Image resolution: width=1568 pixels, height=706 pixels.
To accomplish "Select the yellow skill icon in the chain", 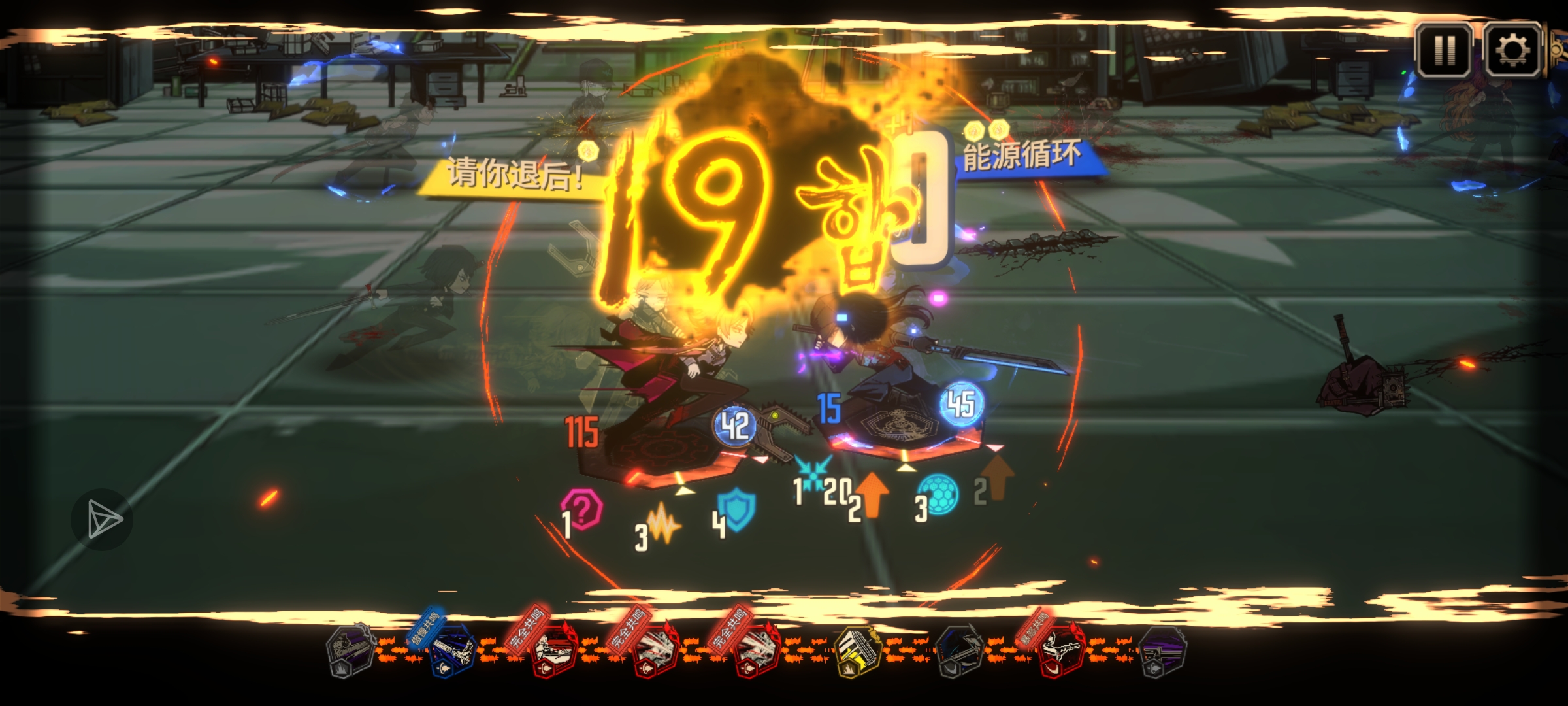I will pos(857,652).
